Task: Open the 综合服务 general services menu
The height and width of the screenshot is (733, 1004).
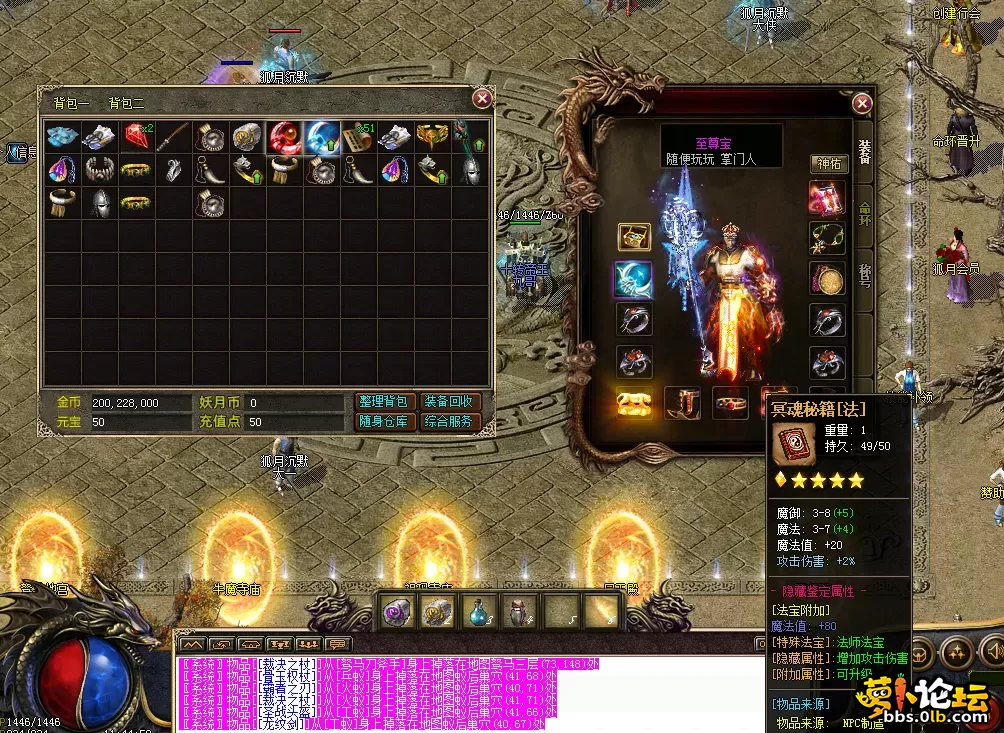Action: pos(448,422)
